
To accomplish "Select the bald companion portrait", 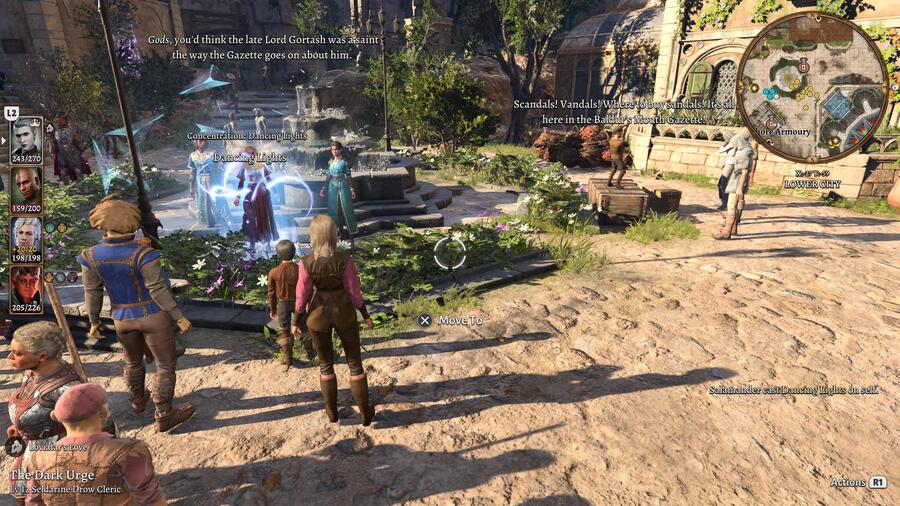I will pyautogui.click(x=26, y=185).
